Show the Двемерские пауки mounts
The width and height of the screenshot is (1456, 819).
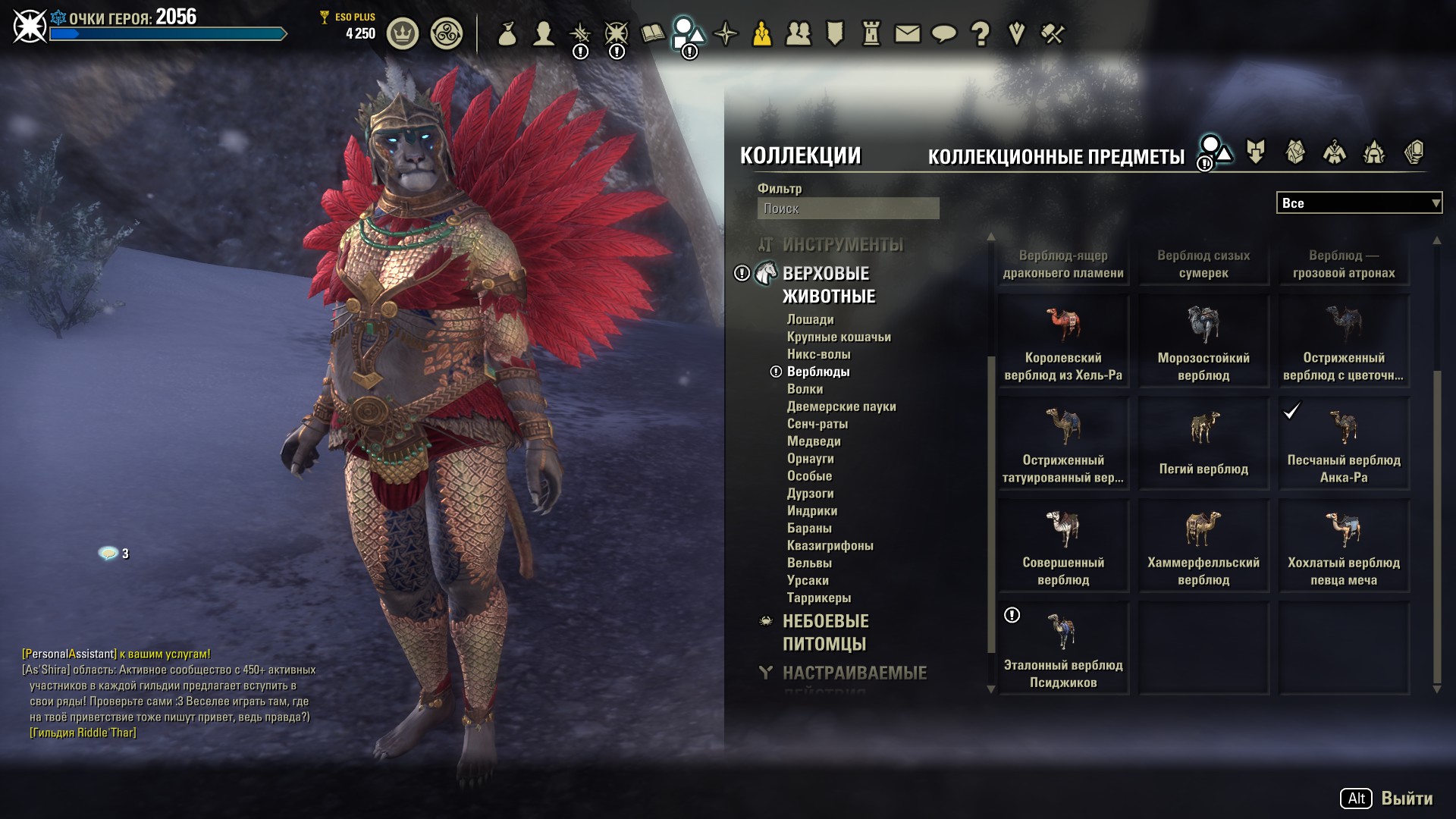(841, 406)
